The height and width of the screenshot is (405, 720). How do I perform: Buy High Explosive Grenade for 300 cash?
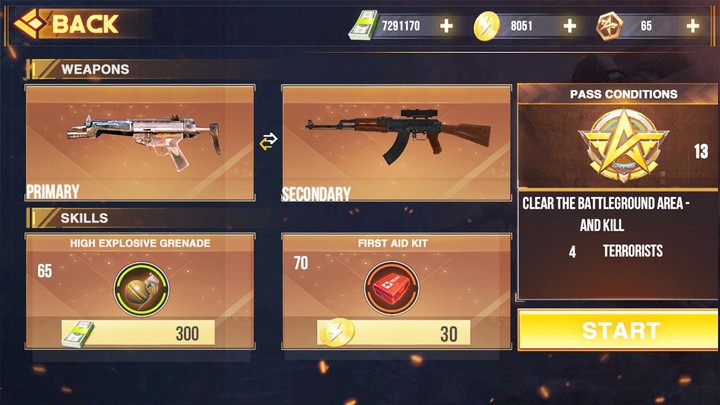tap(140, 333)
